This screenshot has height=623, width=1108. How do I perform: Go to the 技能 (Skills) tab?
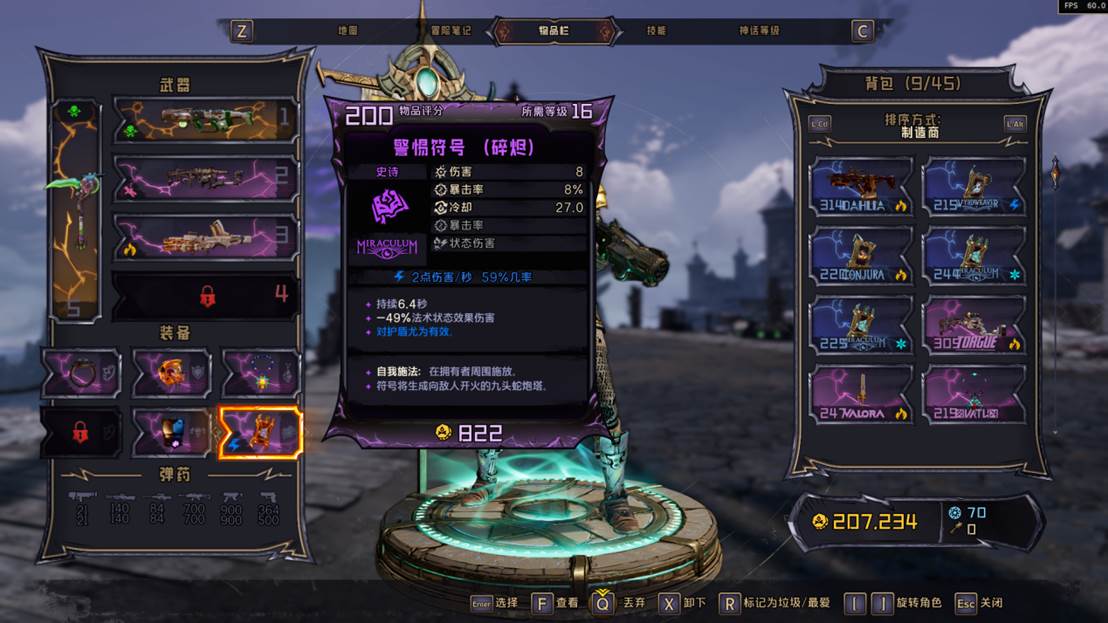point(656,31)
